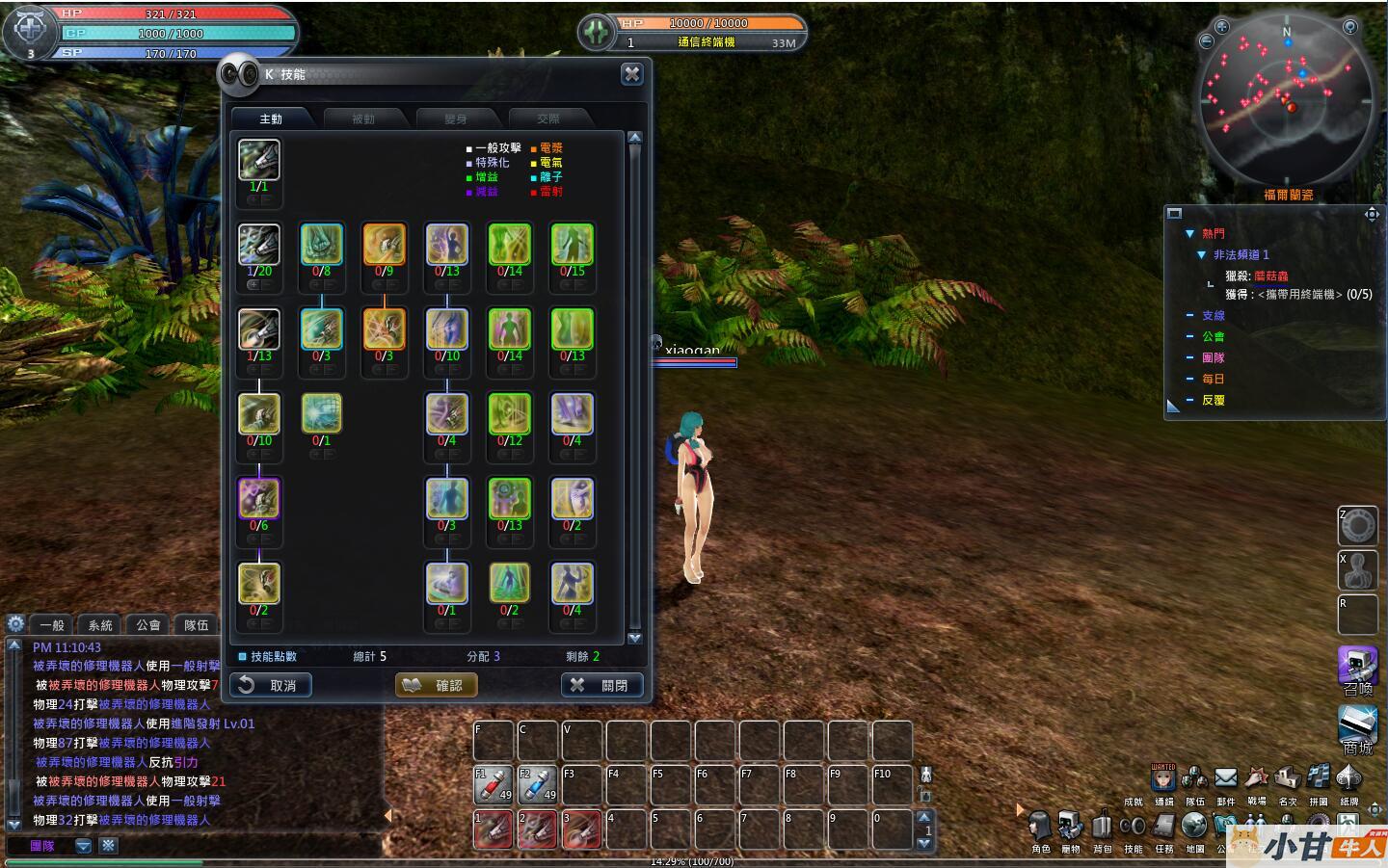The image size is (1388, 868).
Task: Open the 系統 system chat tab
Action: click(100, 625)
